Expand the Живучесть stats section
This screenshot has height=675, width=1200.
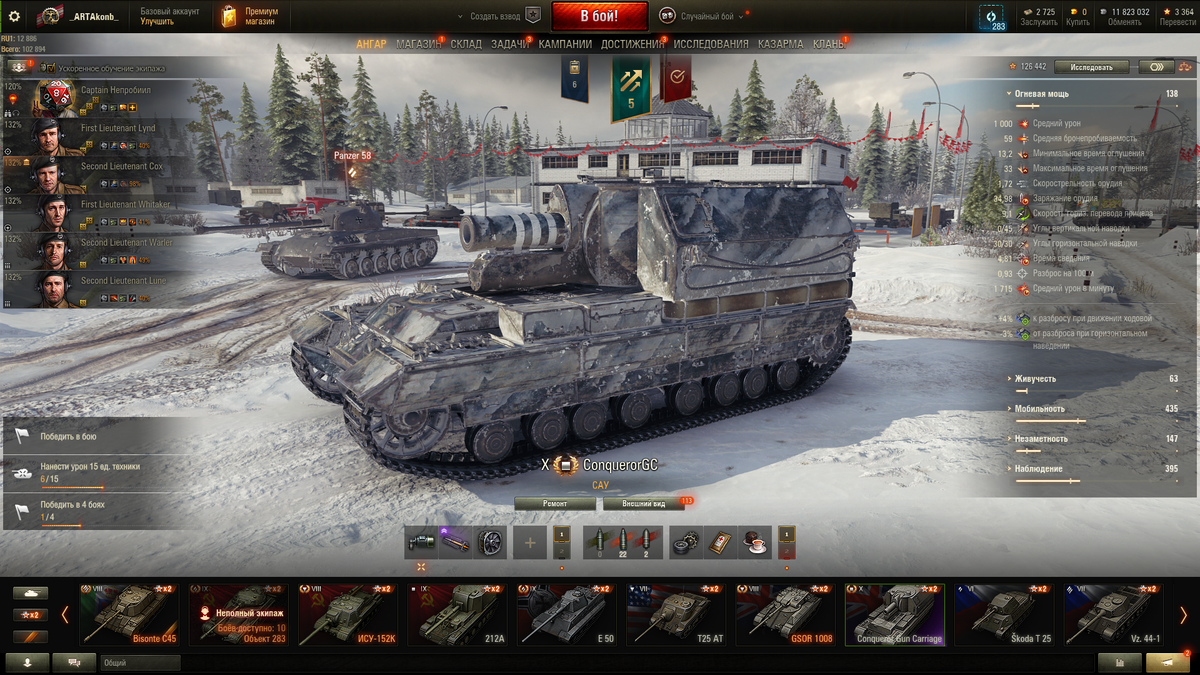[1034, 379]
